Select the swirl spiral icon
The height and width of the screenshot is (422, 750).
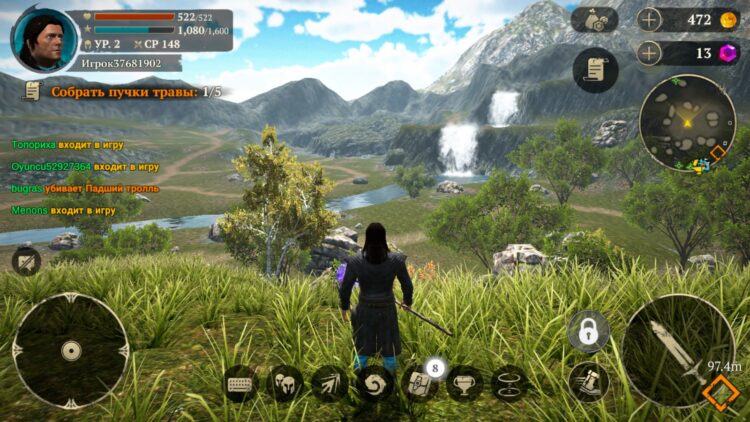[375, 383]
